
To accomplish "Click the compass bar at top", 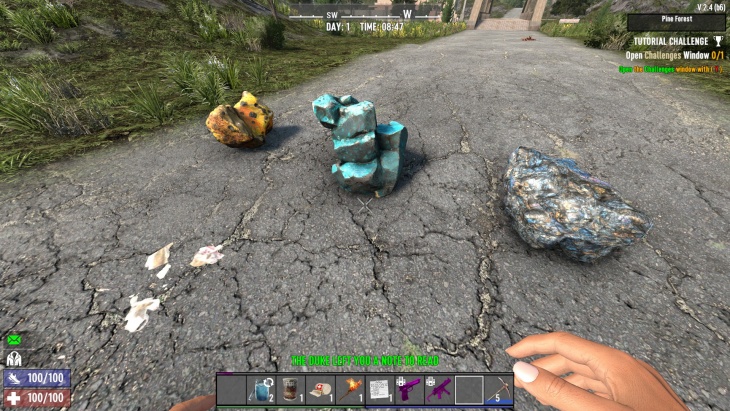I will coord(367,14).
